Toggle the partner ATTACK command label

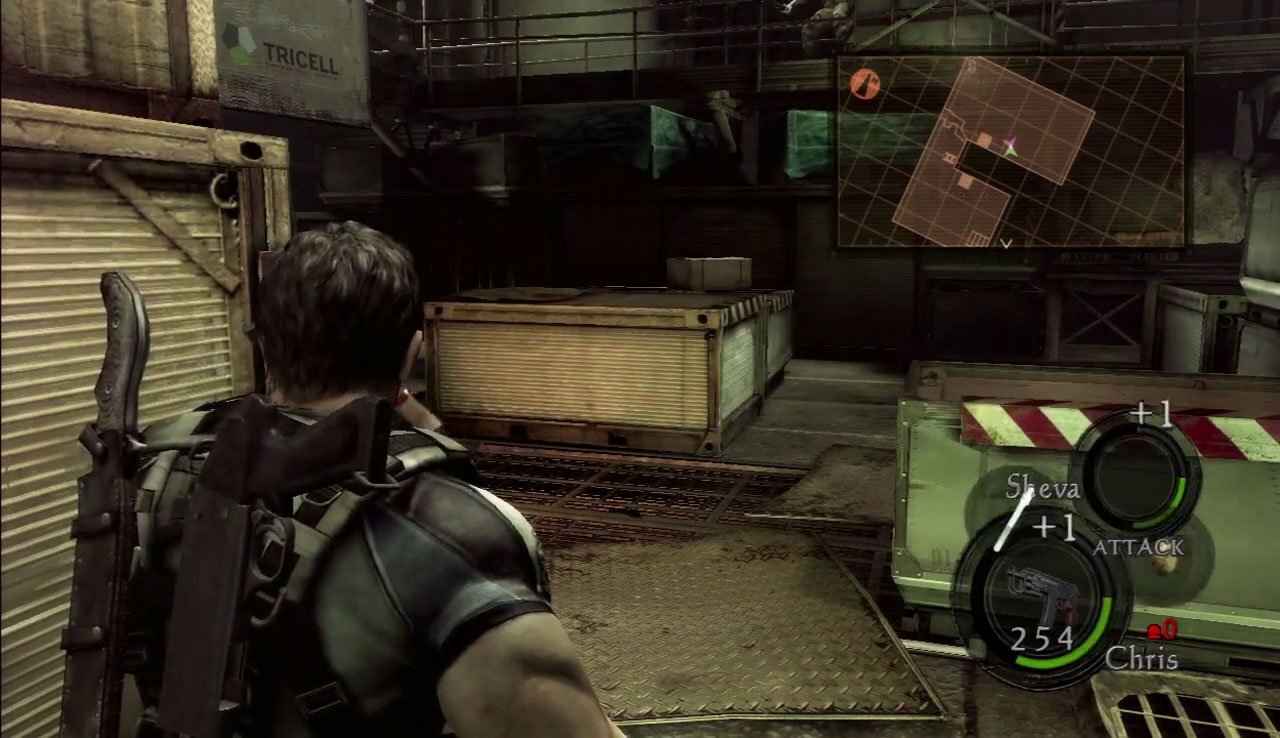1138,547
